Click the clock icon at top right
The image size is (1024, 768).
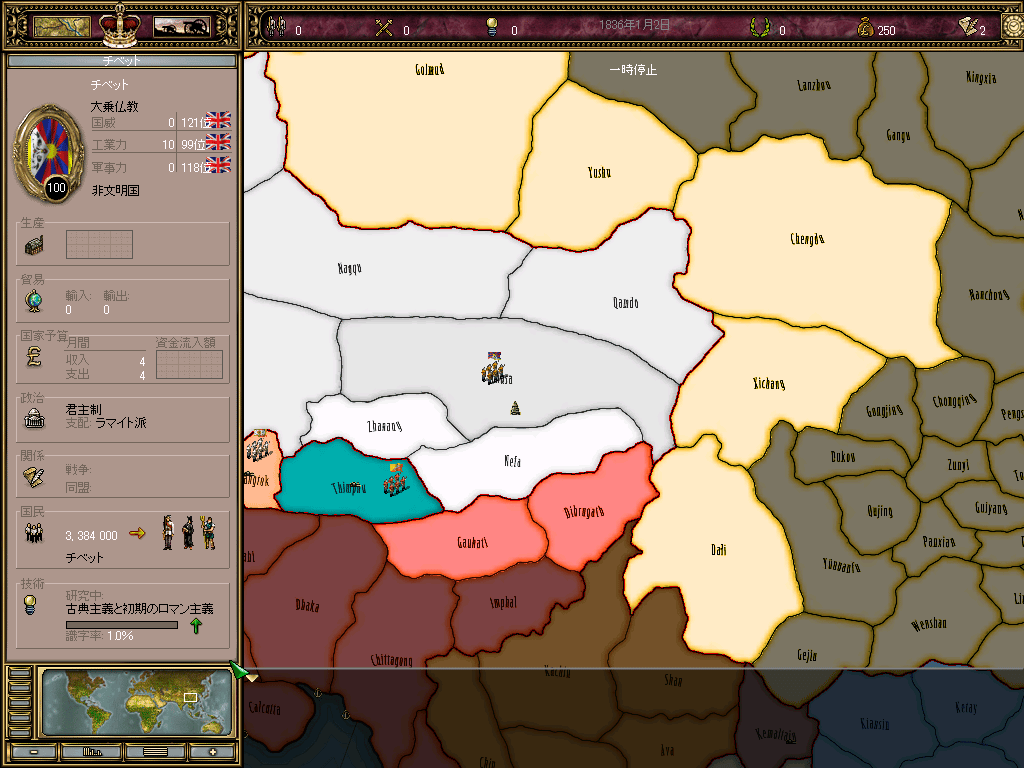[1012, 25]
